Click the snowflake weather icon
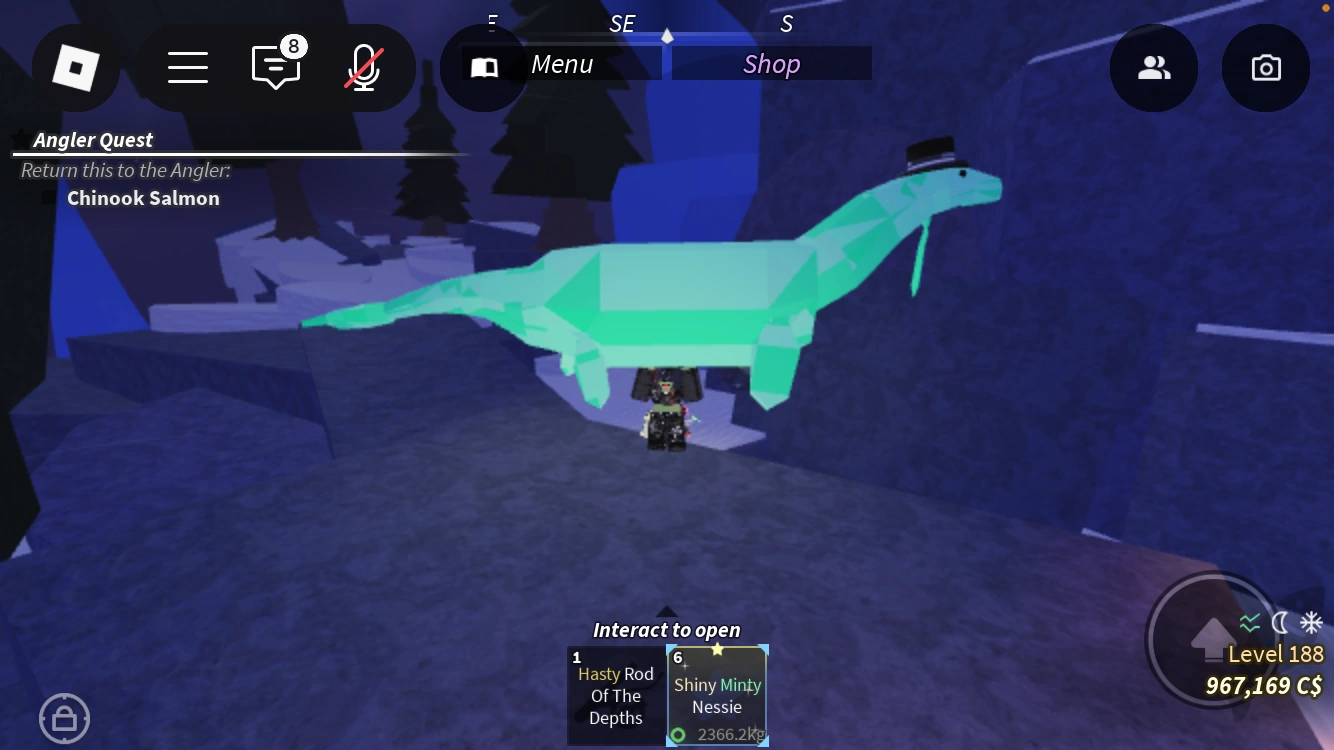 tap(1310, 621)
